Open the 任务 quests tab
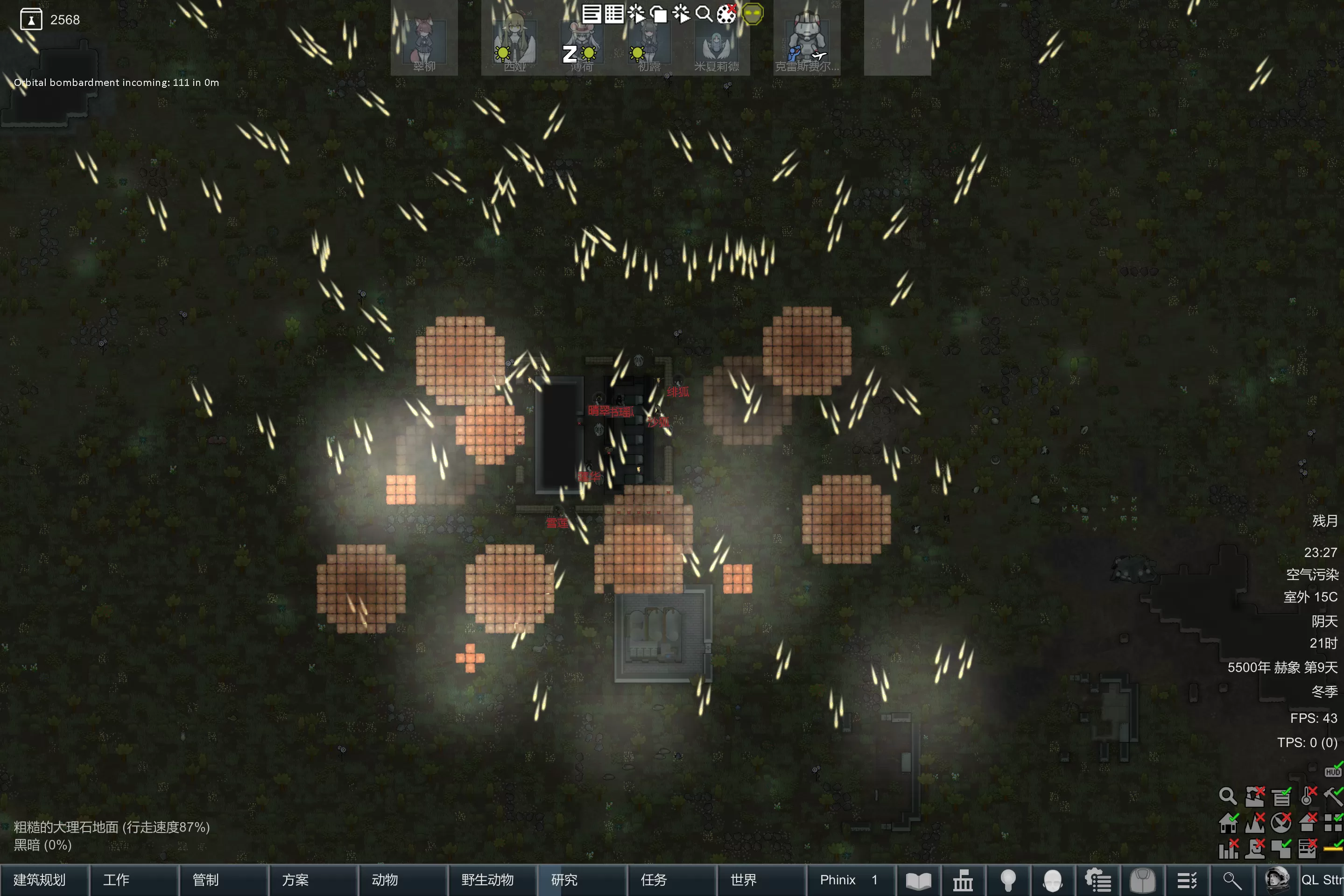 (x=654, y=880)
